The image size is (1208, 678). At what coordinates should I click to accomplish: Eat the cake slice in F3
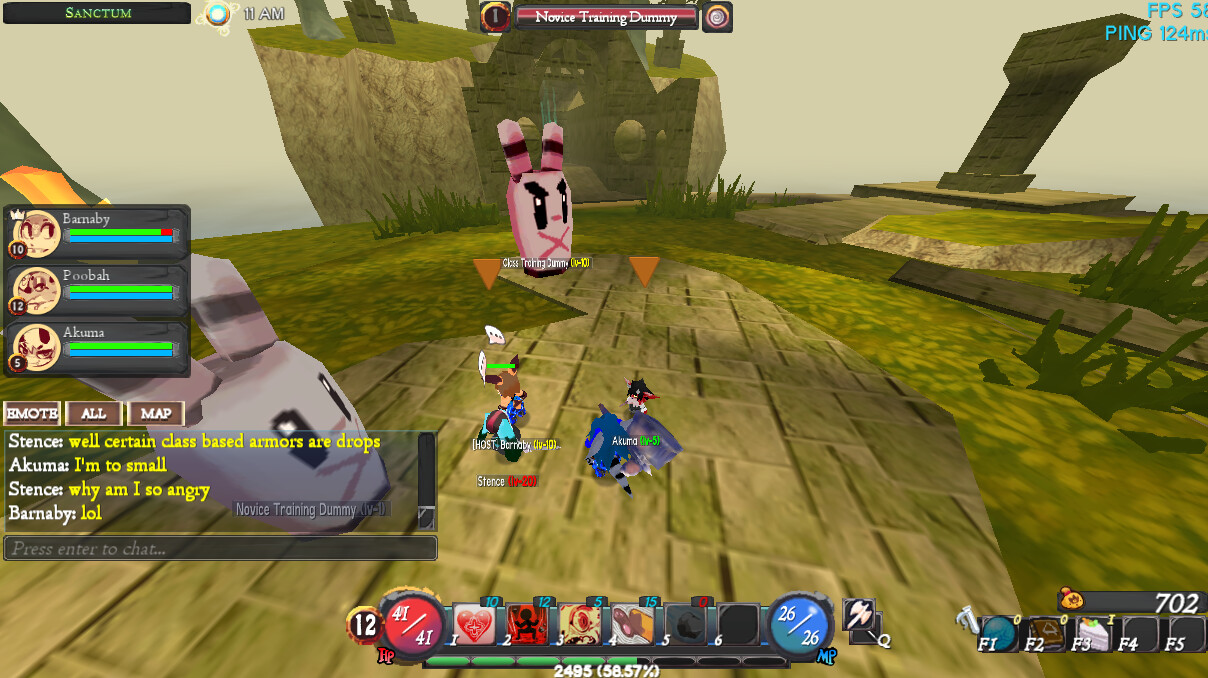[x=1091, y=634]
